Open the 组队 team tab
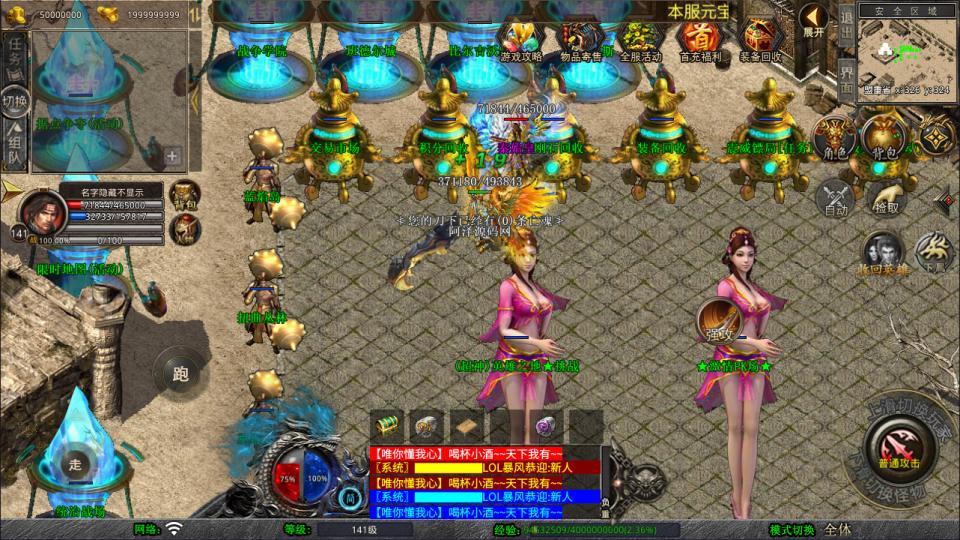Image resolution: width=960 pixels, height=540 pixels. [x=14, y=145]
